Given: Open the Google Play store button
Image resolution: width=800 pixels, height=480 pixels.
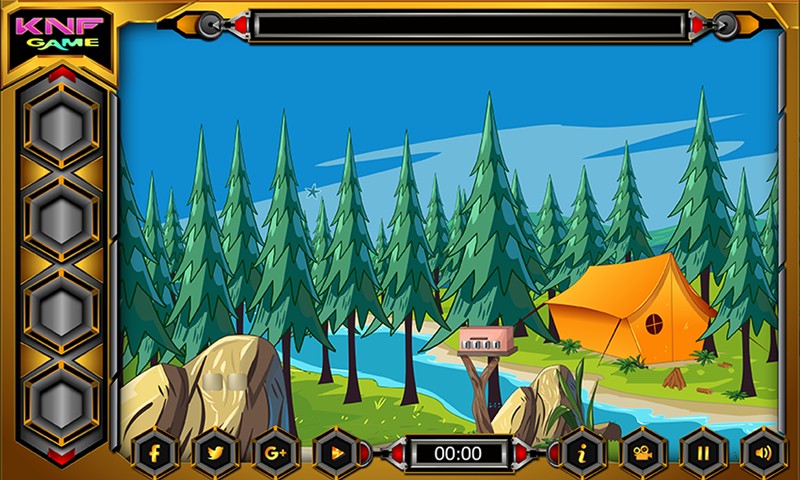Looking at the screenshot, I should tap(335, 453).
